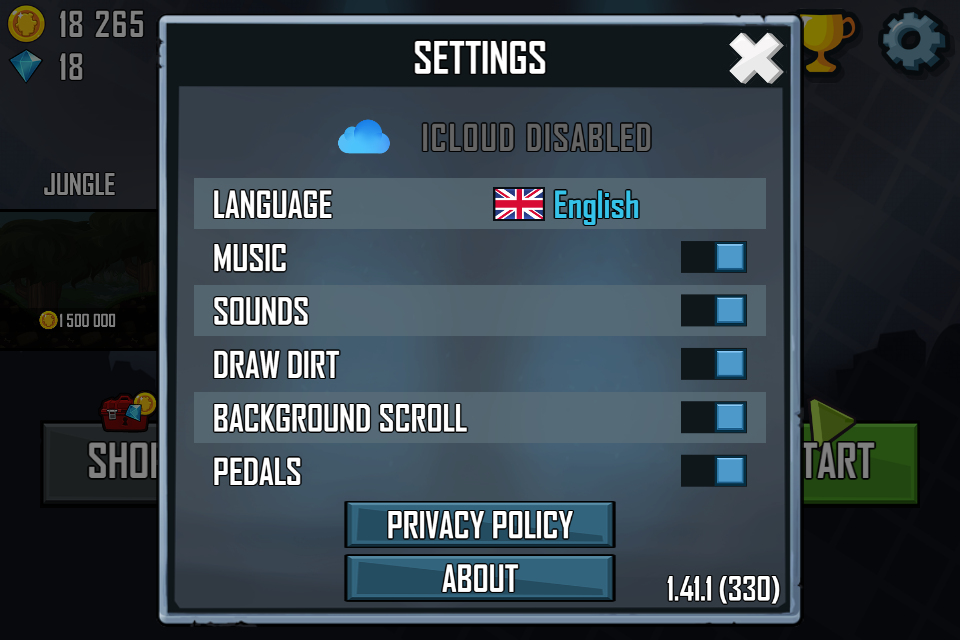Open the trophy achievements icon
Image resolution: width=960 pixels, height=640 pixels.
[x=827, y=40]
